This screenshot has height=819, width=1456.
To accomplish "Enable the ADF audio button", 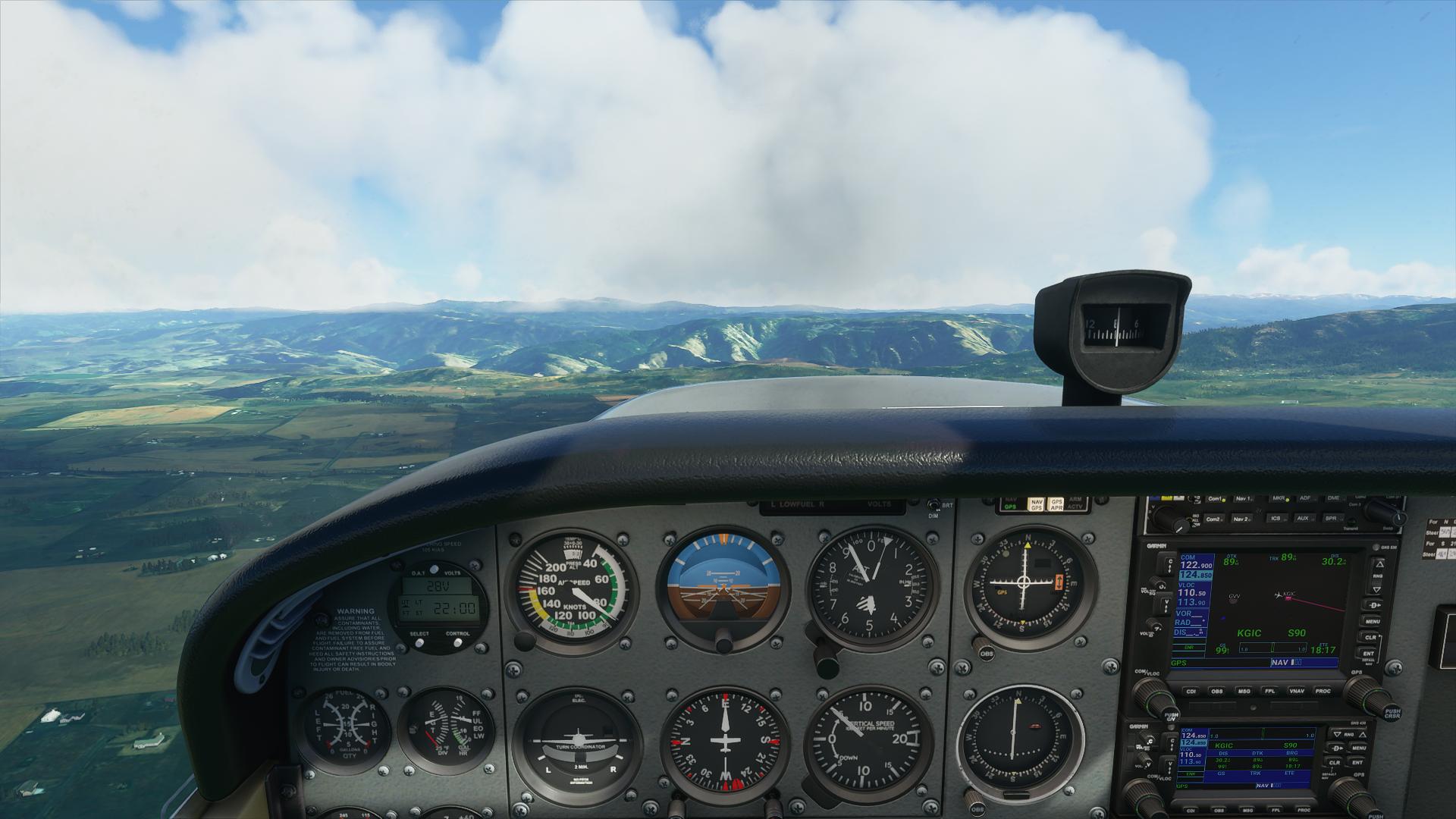I will [1305, 499].
